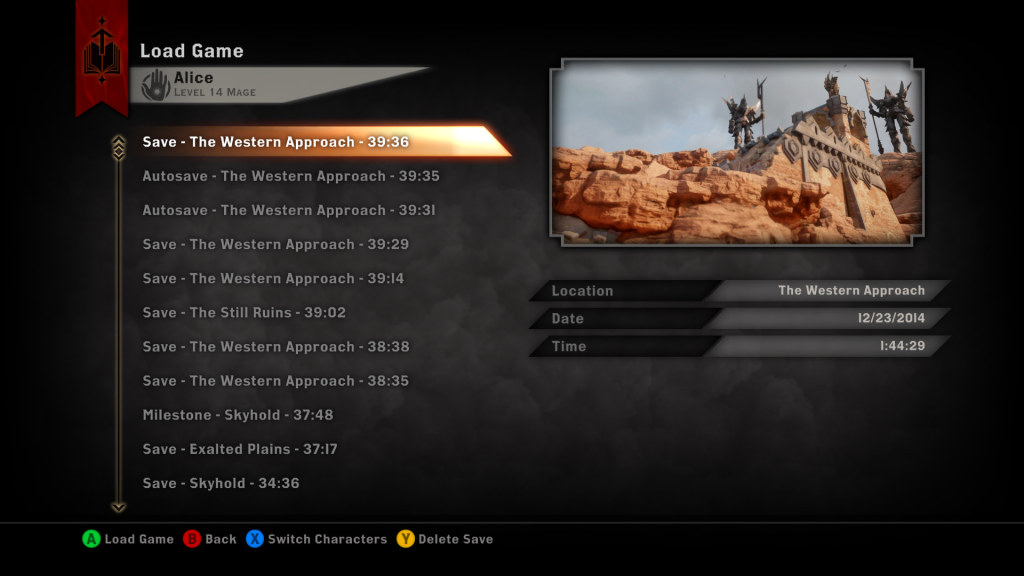The width and height of the screenshot is (1024, 576).
Task: Pick Autosave - The Western Approach - 39:31
Action: (288, 210)
